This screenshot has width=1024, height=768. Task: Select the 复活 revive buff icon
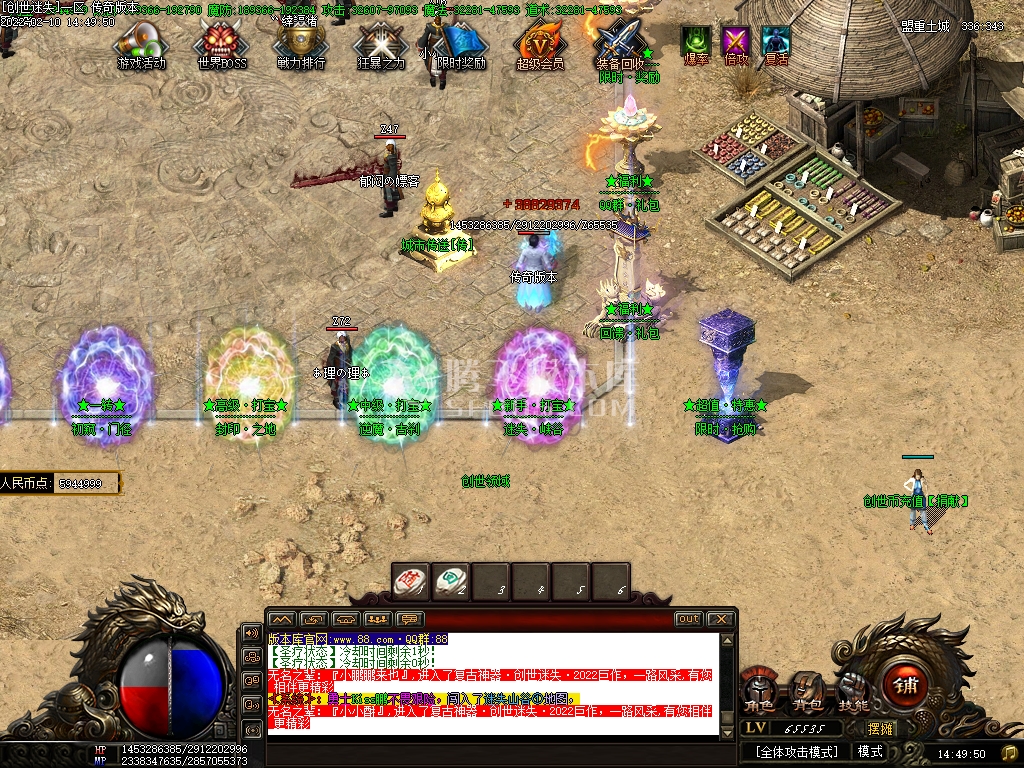pyautogui.click(x=776, y=41)
